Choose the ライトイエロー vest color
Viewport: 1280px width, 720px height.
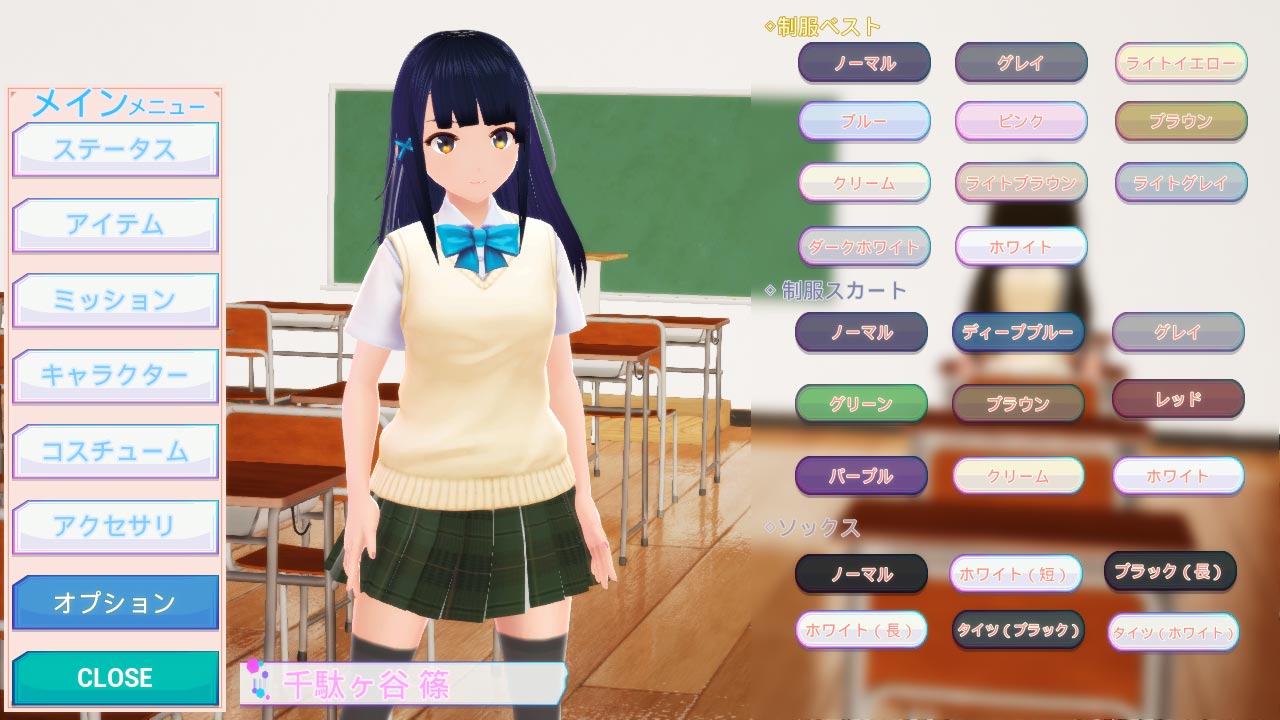1180,63
